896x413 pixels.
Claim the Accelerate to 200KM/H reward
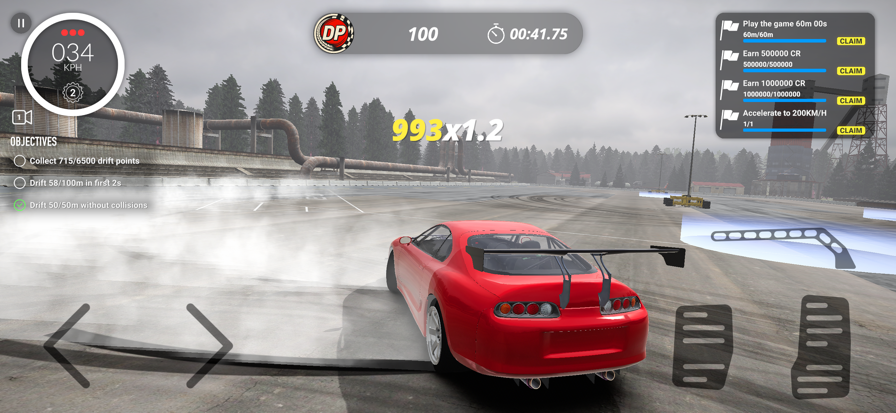[851, 131]
